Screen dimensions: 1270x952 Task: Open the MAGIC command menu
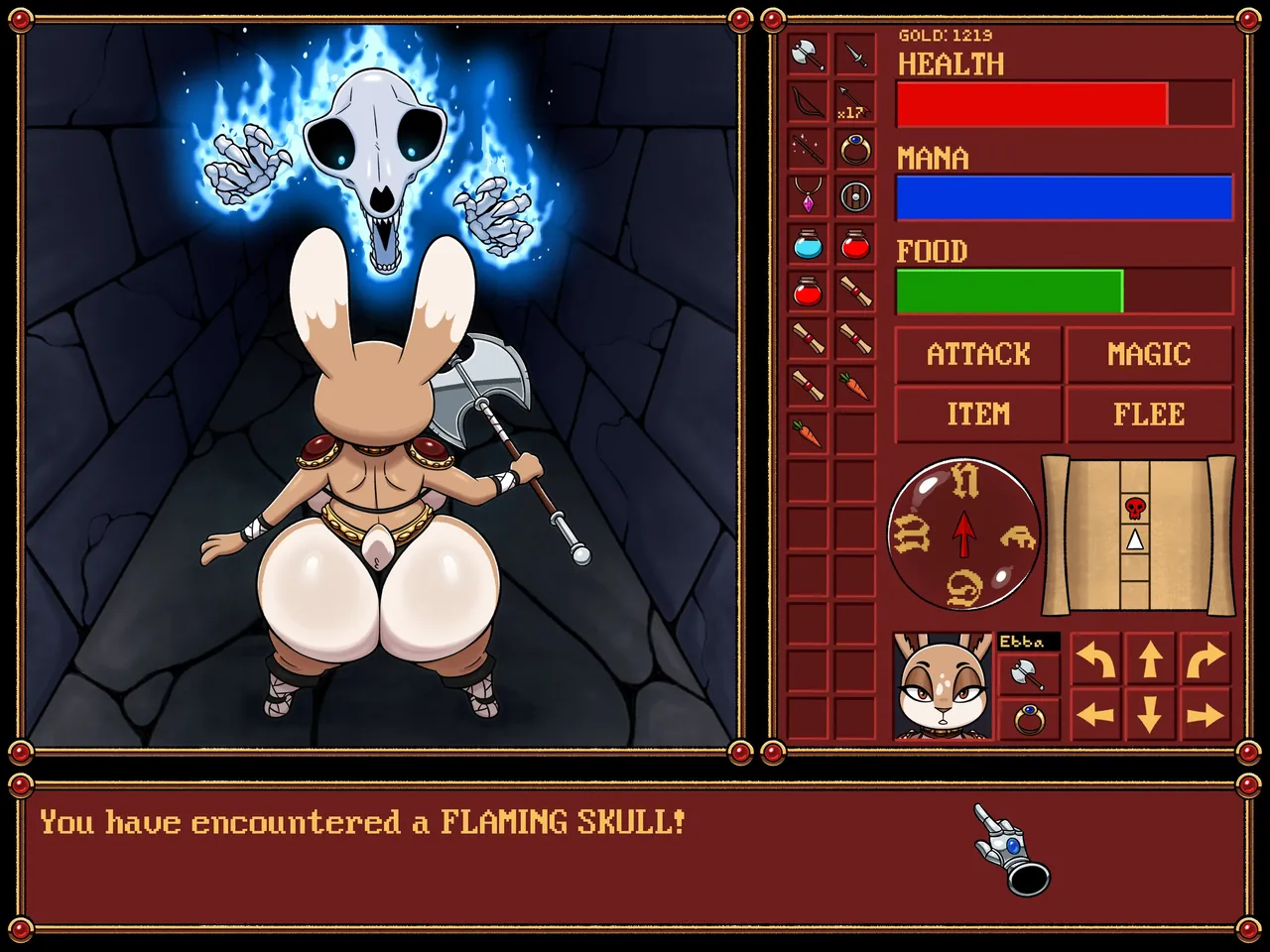point(1148,354)
